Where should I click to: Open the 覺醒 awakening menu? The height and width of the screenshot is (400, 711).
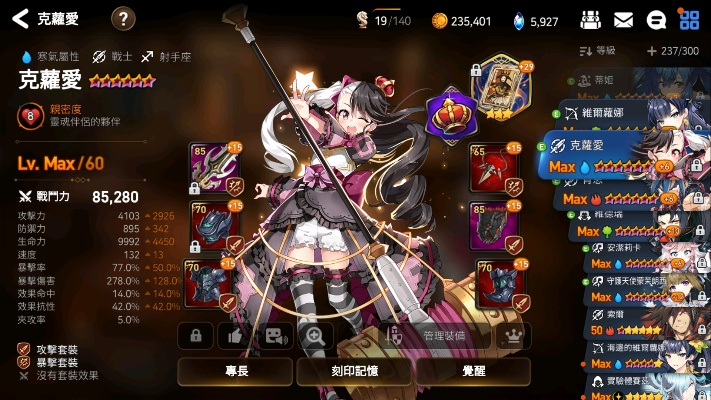[473, 371]
